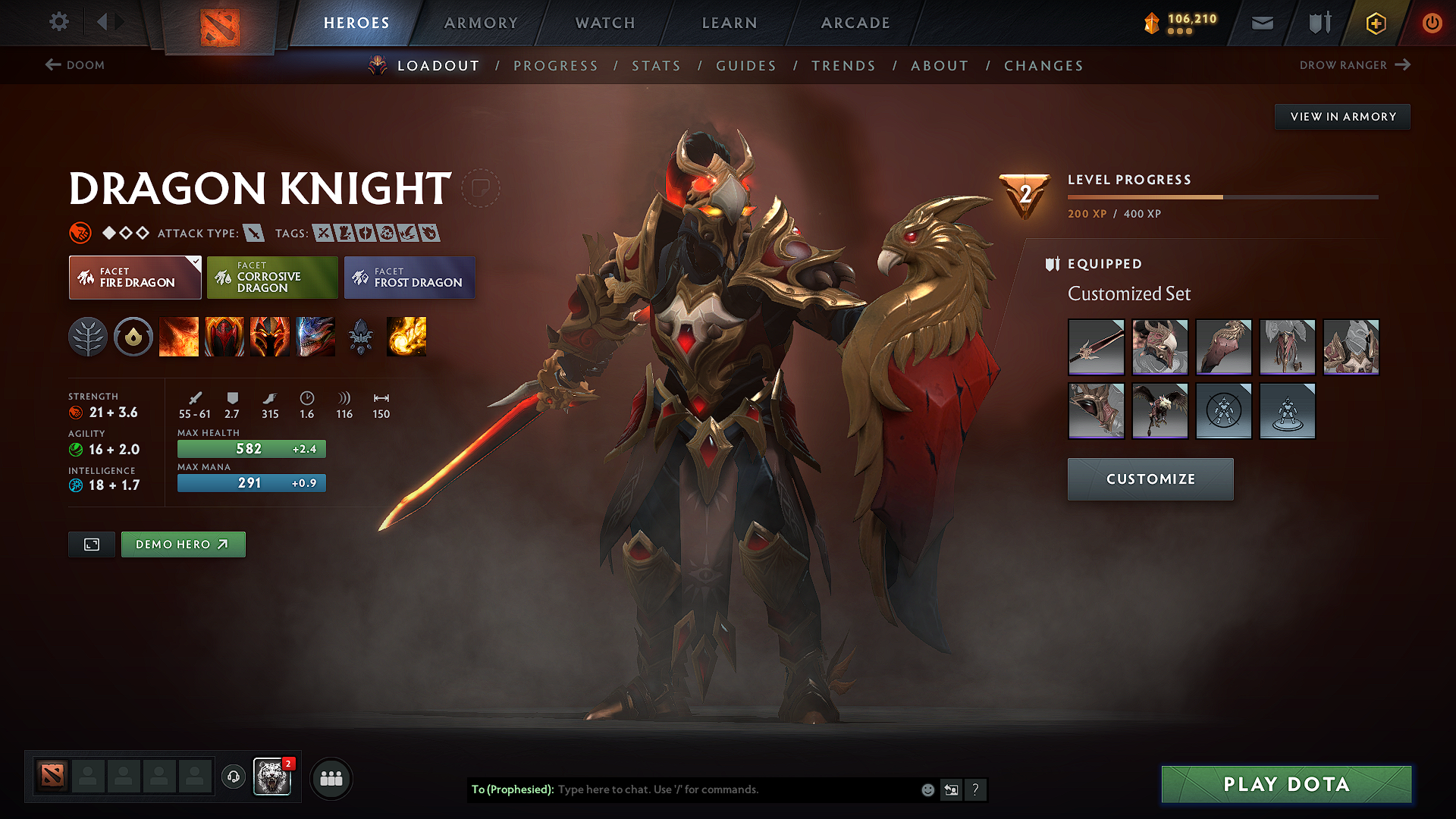
Task: Go back to Doom's page
Action: (76, 65)
